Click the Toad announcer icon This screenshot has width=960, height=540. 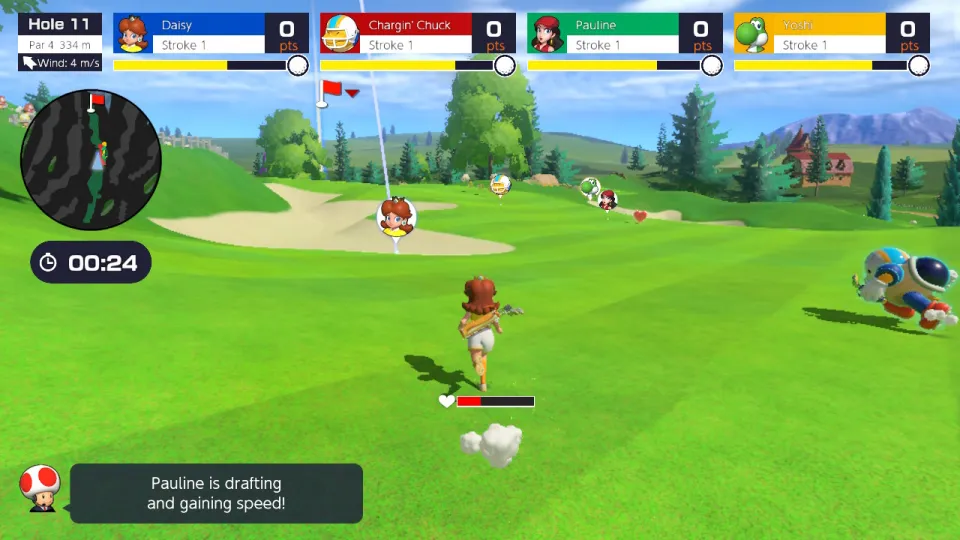click(x=41, y=489)
